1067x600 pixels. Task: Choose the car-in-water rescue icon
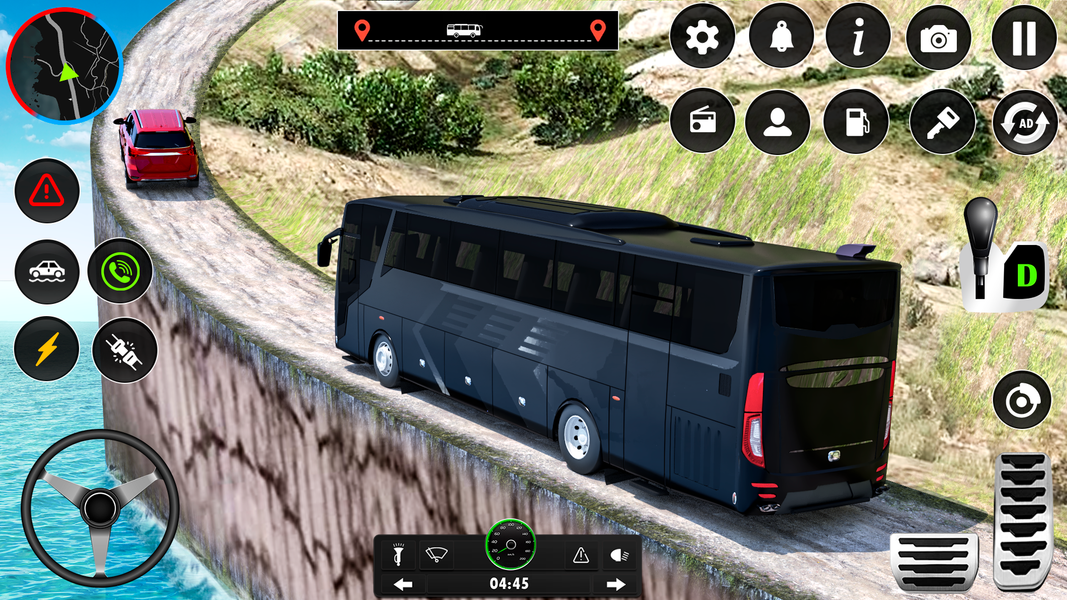click(x=47, y=272)
